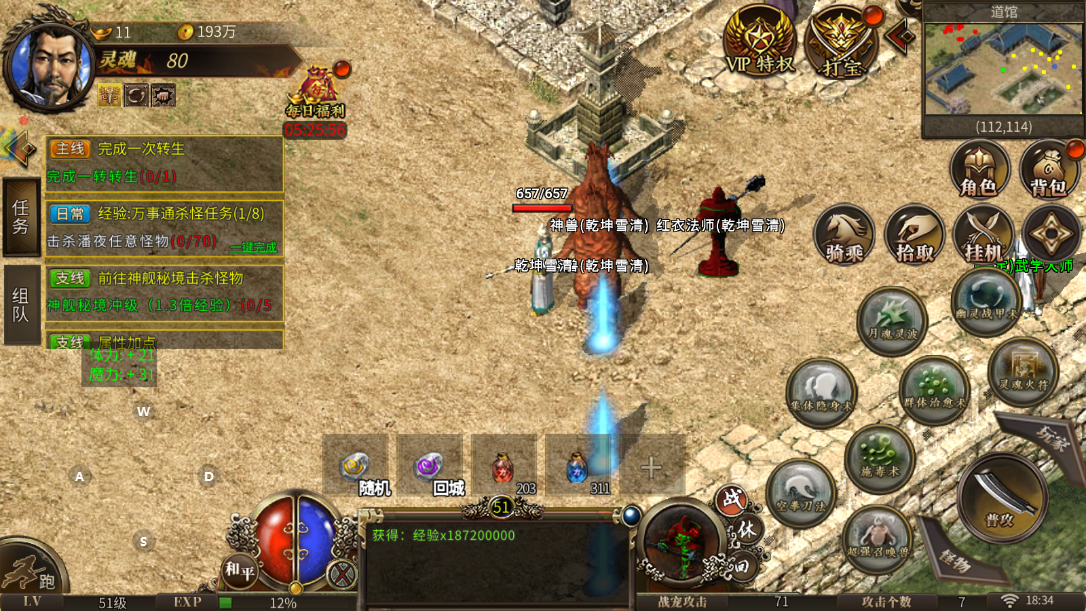
Task: Switch to the 组队 team tab
Action: tap(21, 305)
